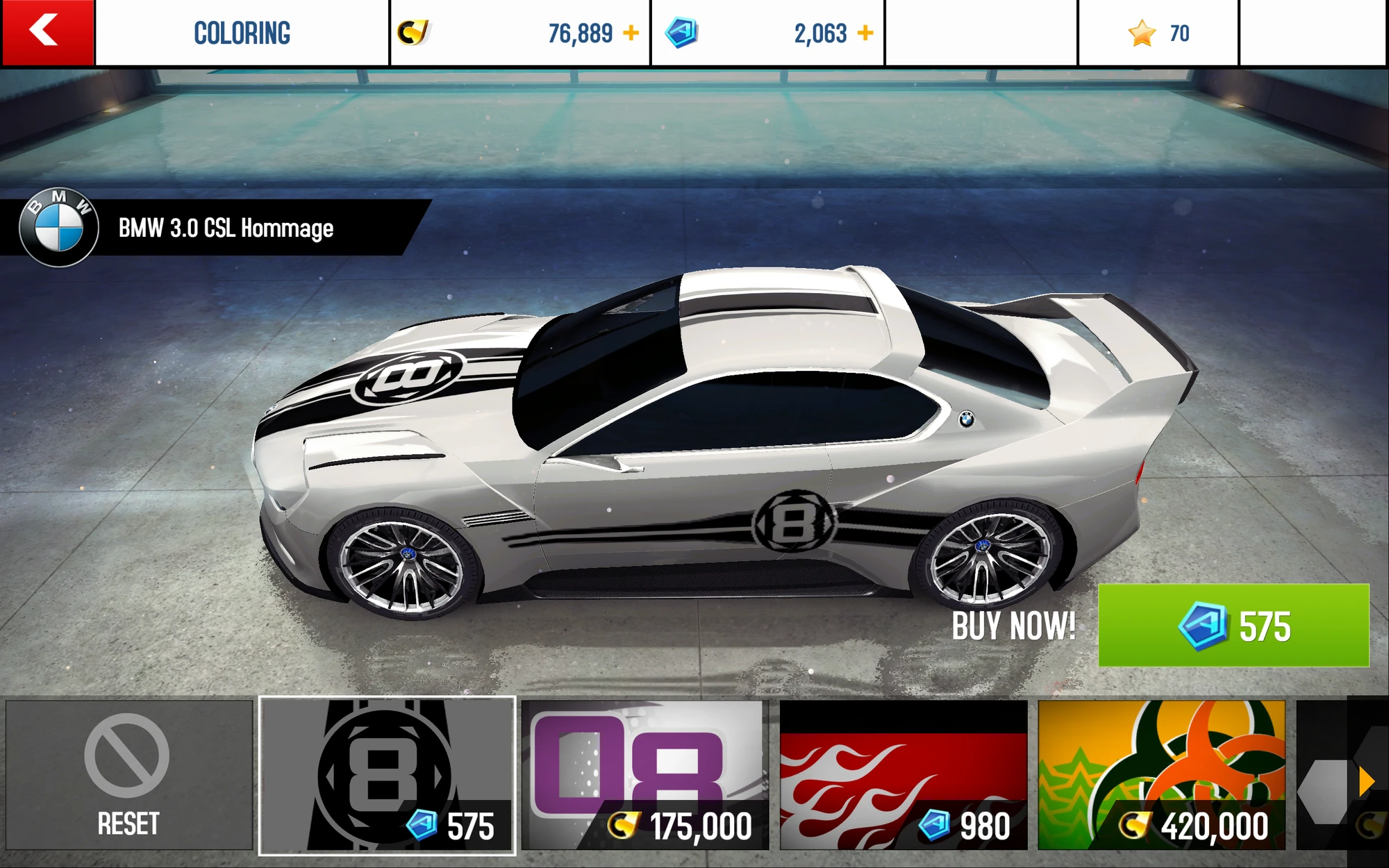Buy the decal for 575 tokens
This screenshot has width=1389, height=868.
point(1233,626)
